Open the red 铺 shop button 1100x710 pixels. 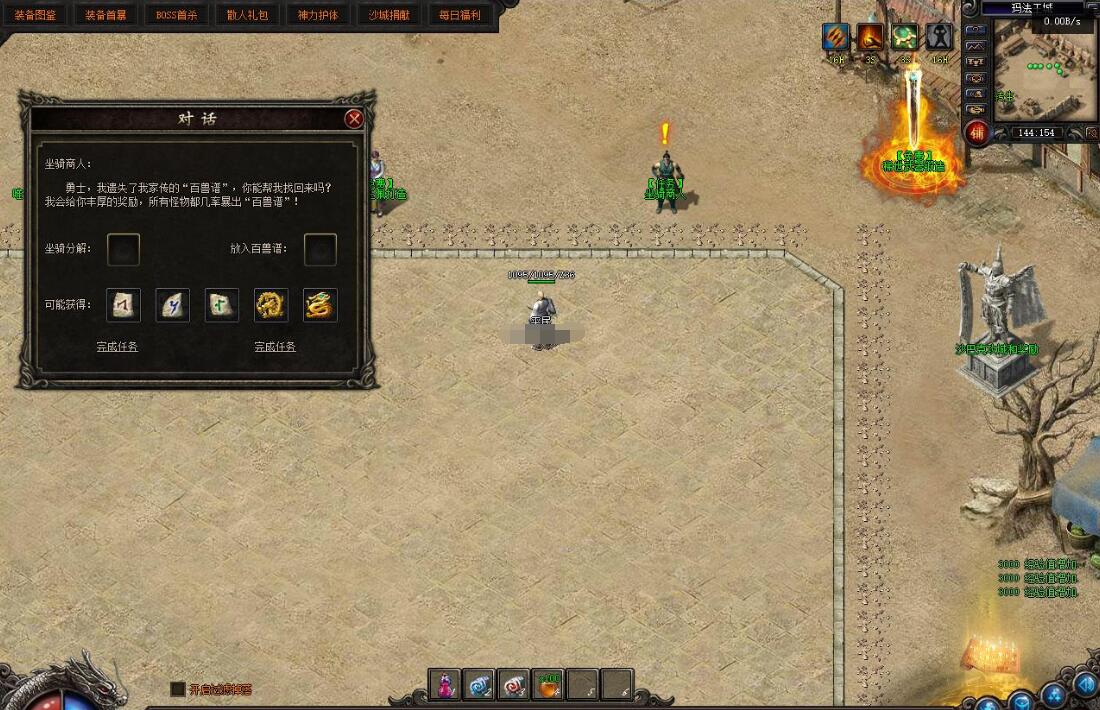pyautogui.click(x=977, y=133)
